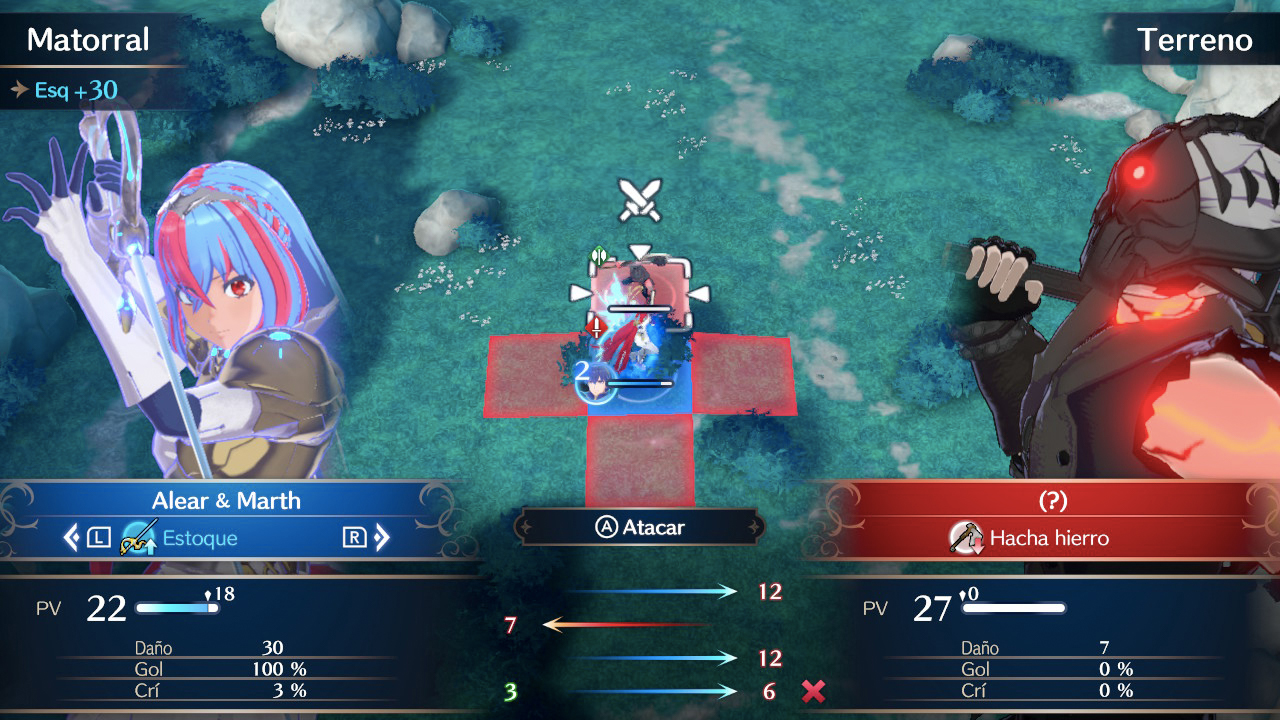
Task: Select the targeted enemy unit under cursor
Action: tap(640, 292)
